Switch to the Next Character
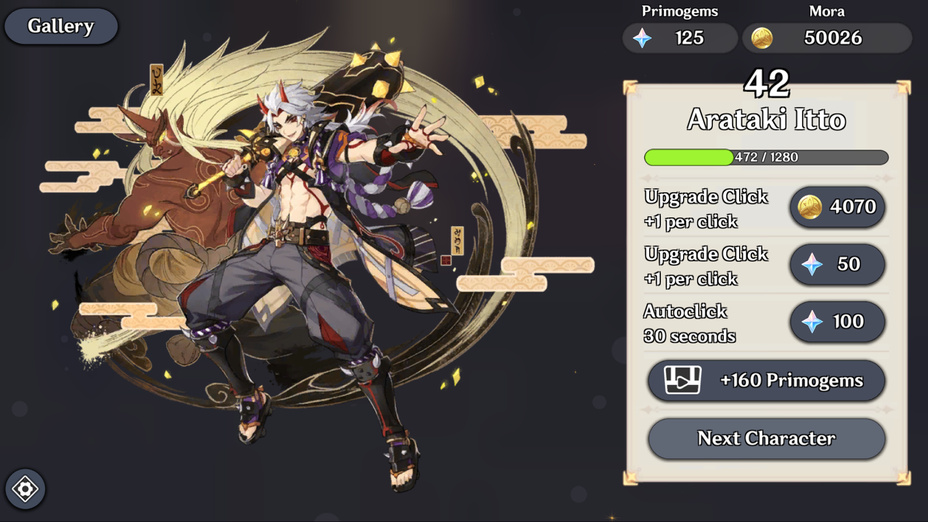This screenshot has height=522, width=928. point(766,438)
